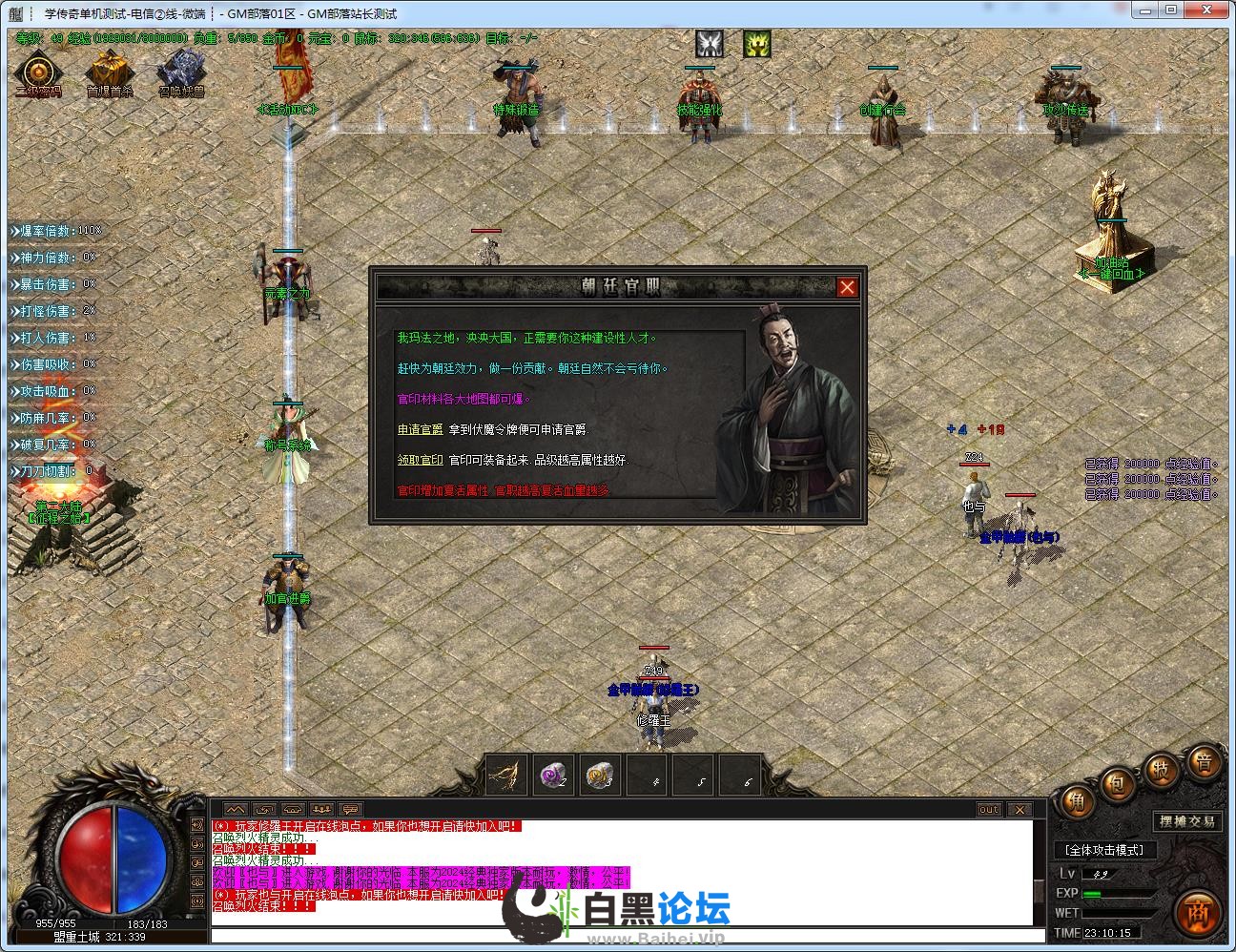Toggle sound with the 音 button
Image resolution: width=1236 pixels, height=952 pixels.
1204,761
